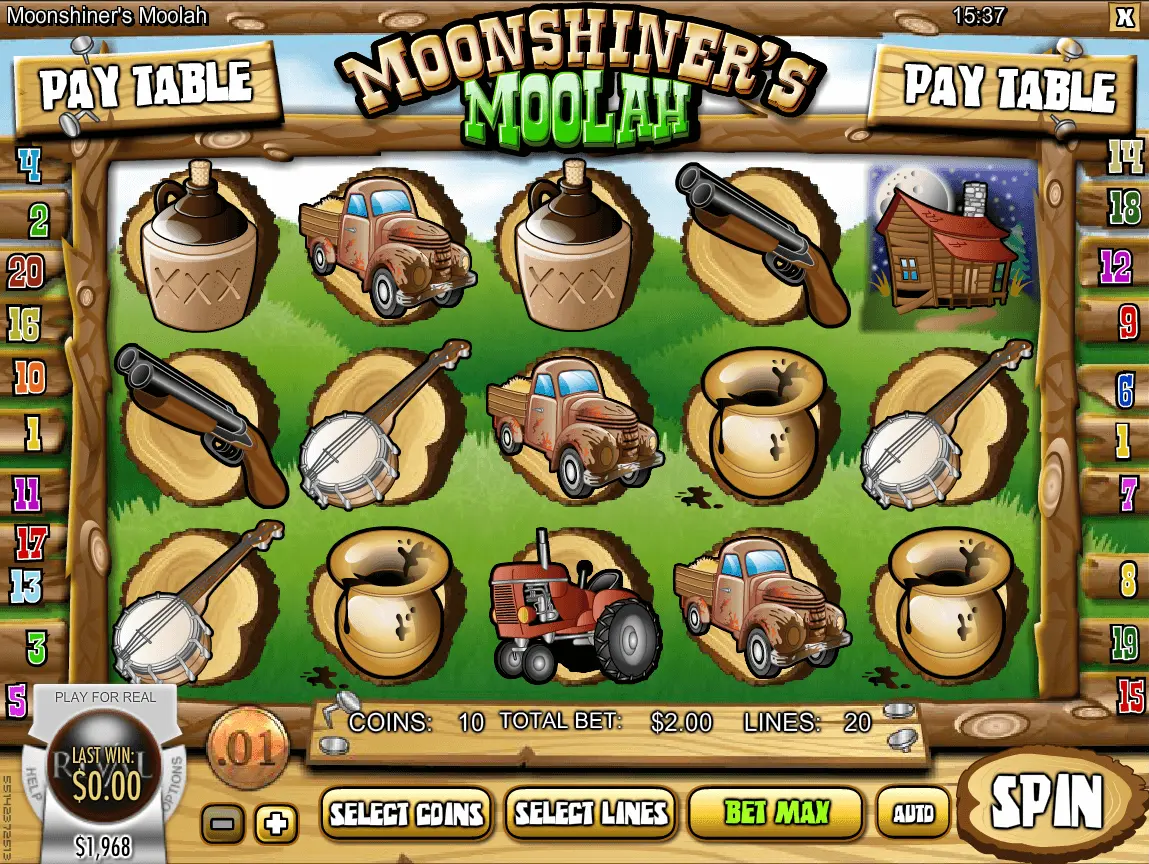
Task: Open the right Pay Table sign
Action: (1009, 87)
